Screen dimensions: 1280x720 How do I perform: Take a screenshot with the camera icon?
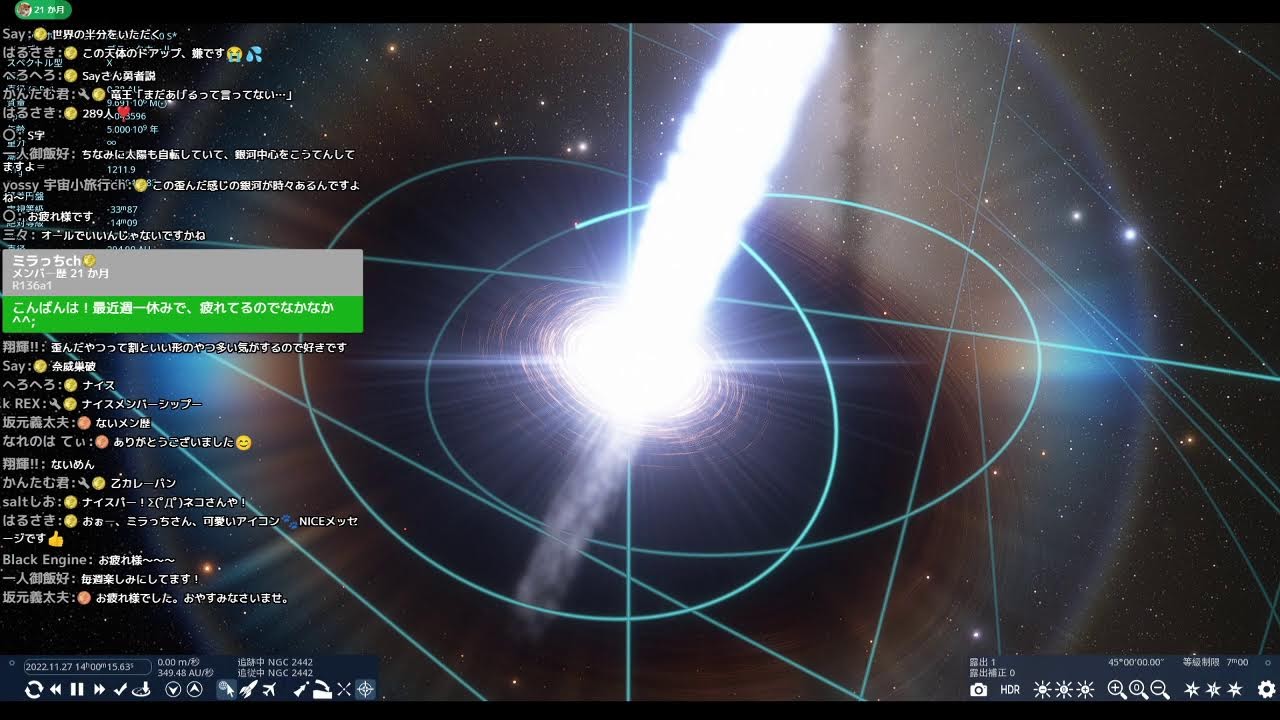pyautogui.click(x=978, y=689)
